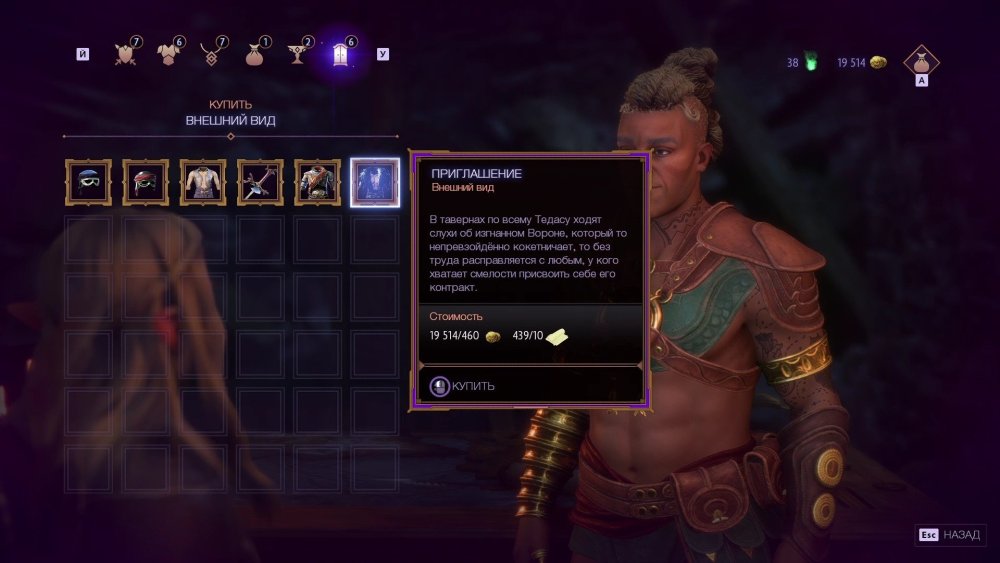This screenshot has width=1000, height=563.
Task: Open the chest armor category tab
Action: click(x=167, y=54)
